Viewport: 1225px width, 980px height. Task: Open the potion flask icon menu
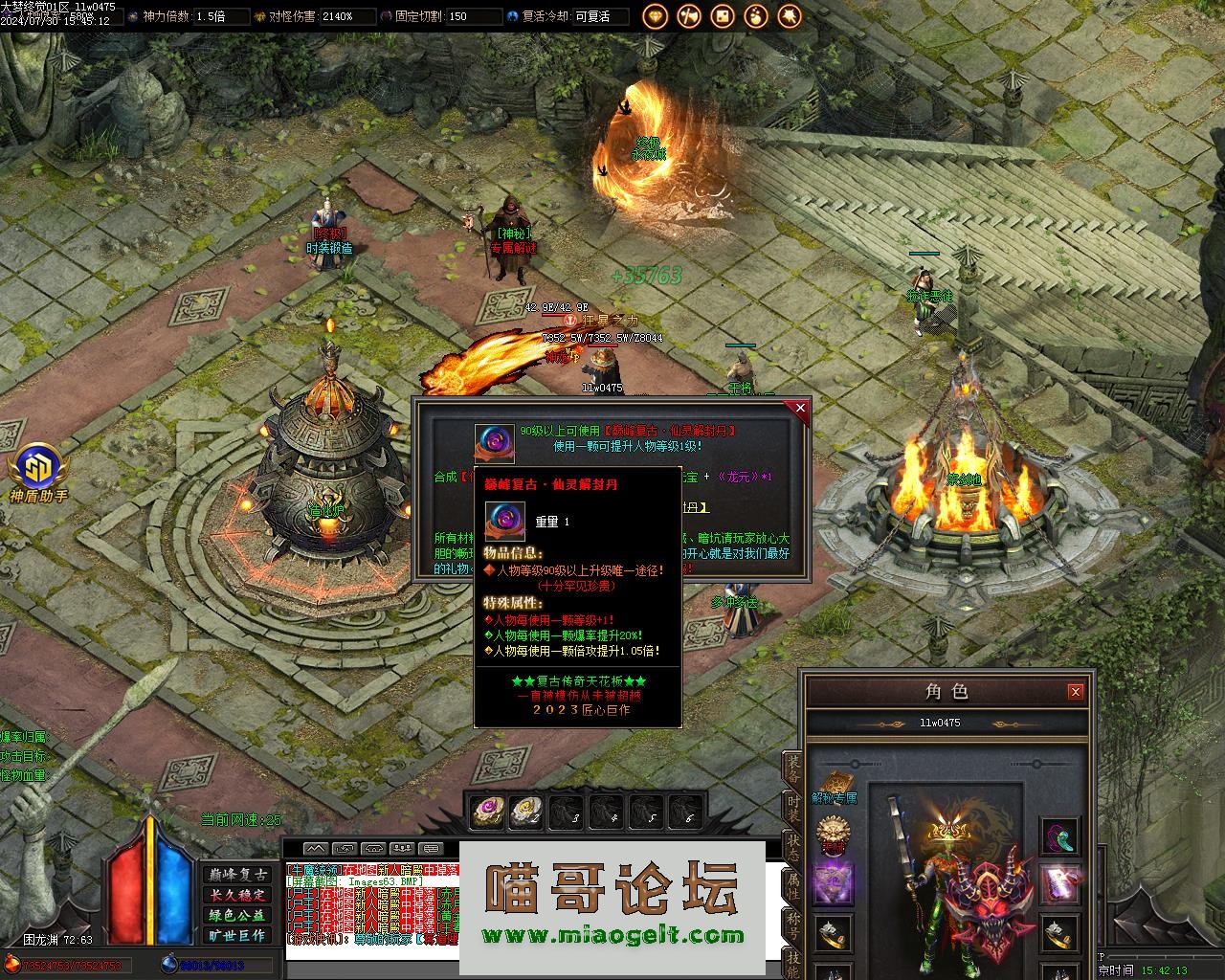(x=756, y=16)
